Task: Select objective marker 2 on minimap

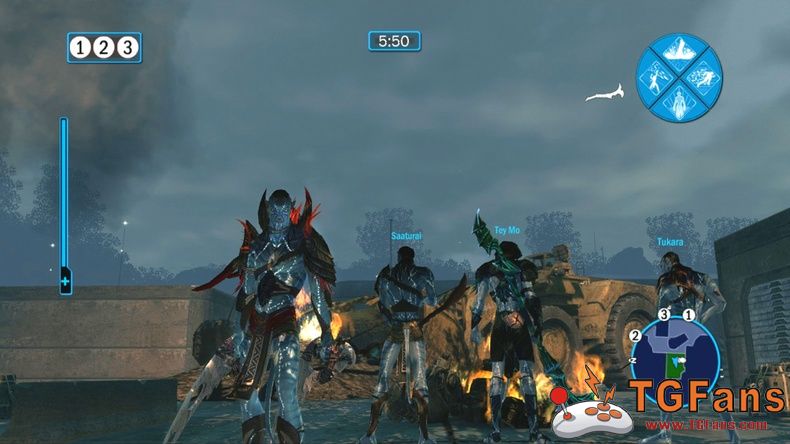Action: point(635,336)
